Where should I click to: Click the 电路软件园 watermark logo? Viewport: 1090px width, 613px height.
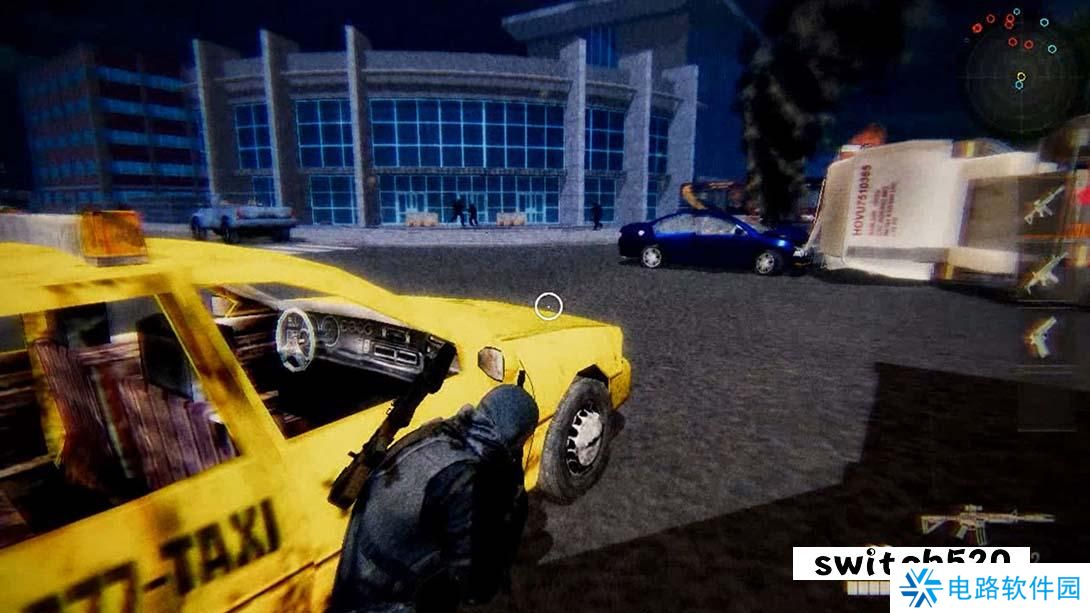point(989,589)
